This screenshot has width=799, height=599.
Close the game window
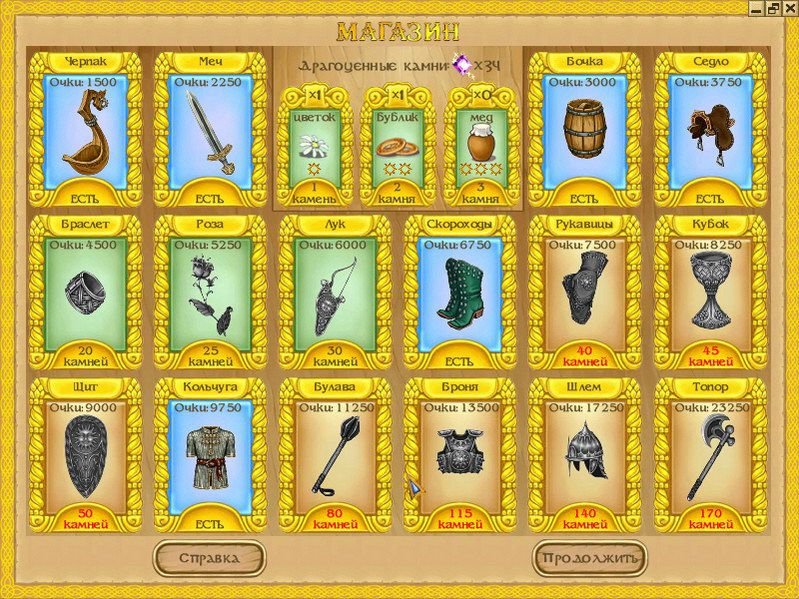point(789,7)
